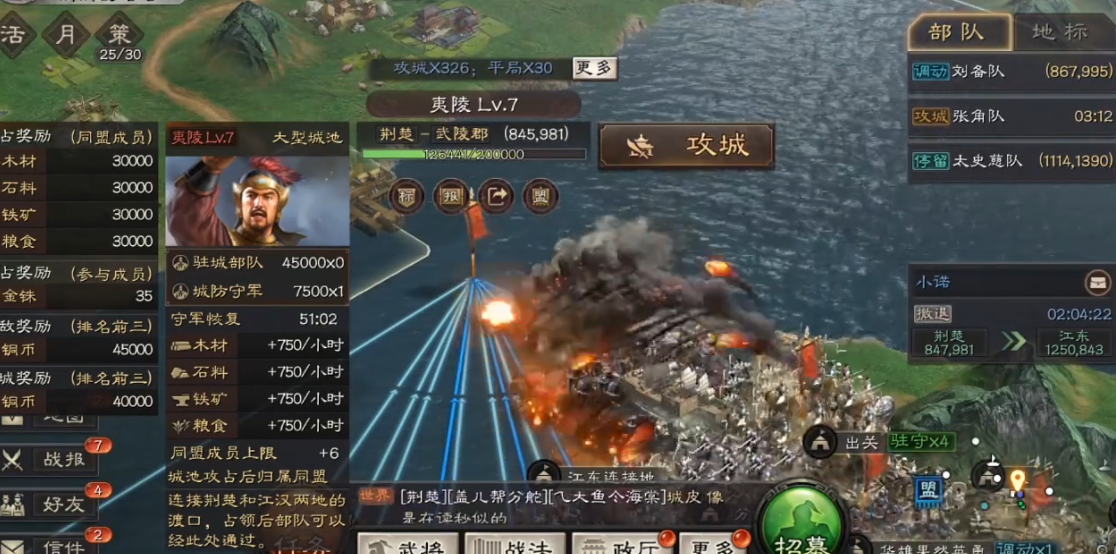1116x554 pixels.
Task: Open the 武将 generals menu
Action: coord(405,543)
